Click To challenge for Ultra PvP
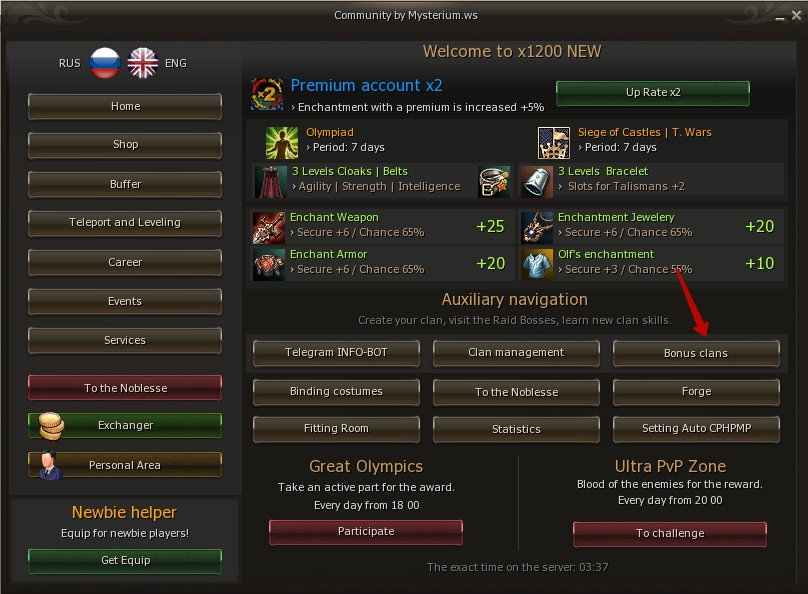The width and height of the screenshot is (808, 594). pos(670,534)
